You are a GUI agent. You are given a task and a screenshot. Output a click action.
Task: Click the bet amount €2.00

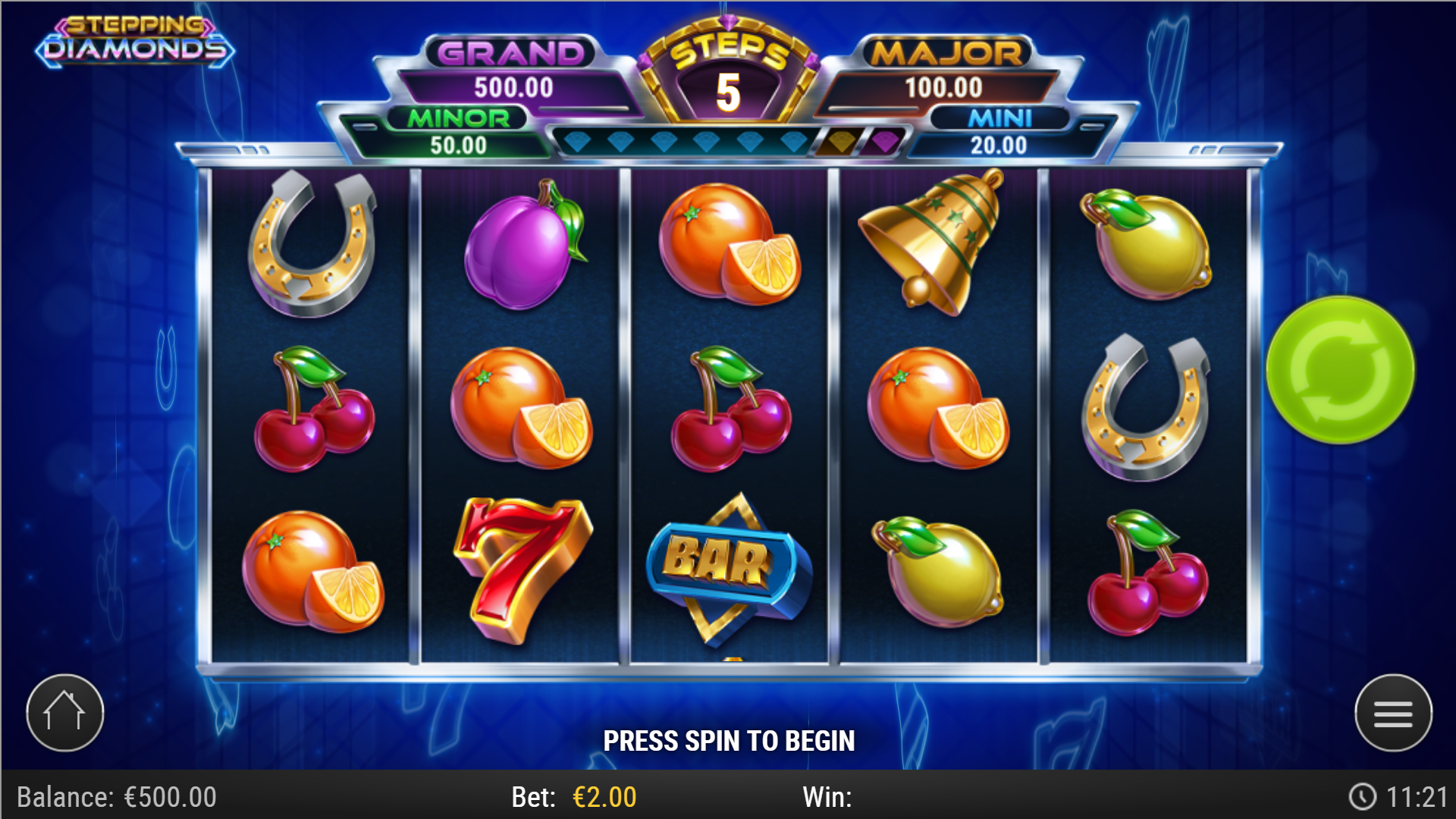coord(603,797)
